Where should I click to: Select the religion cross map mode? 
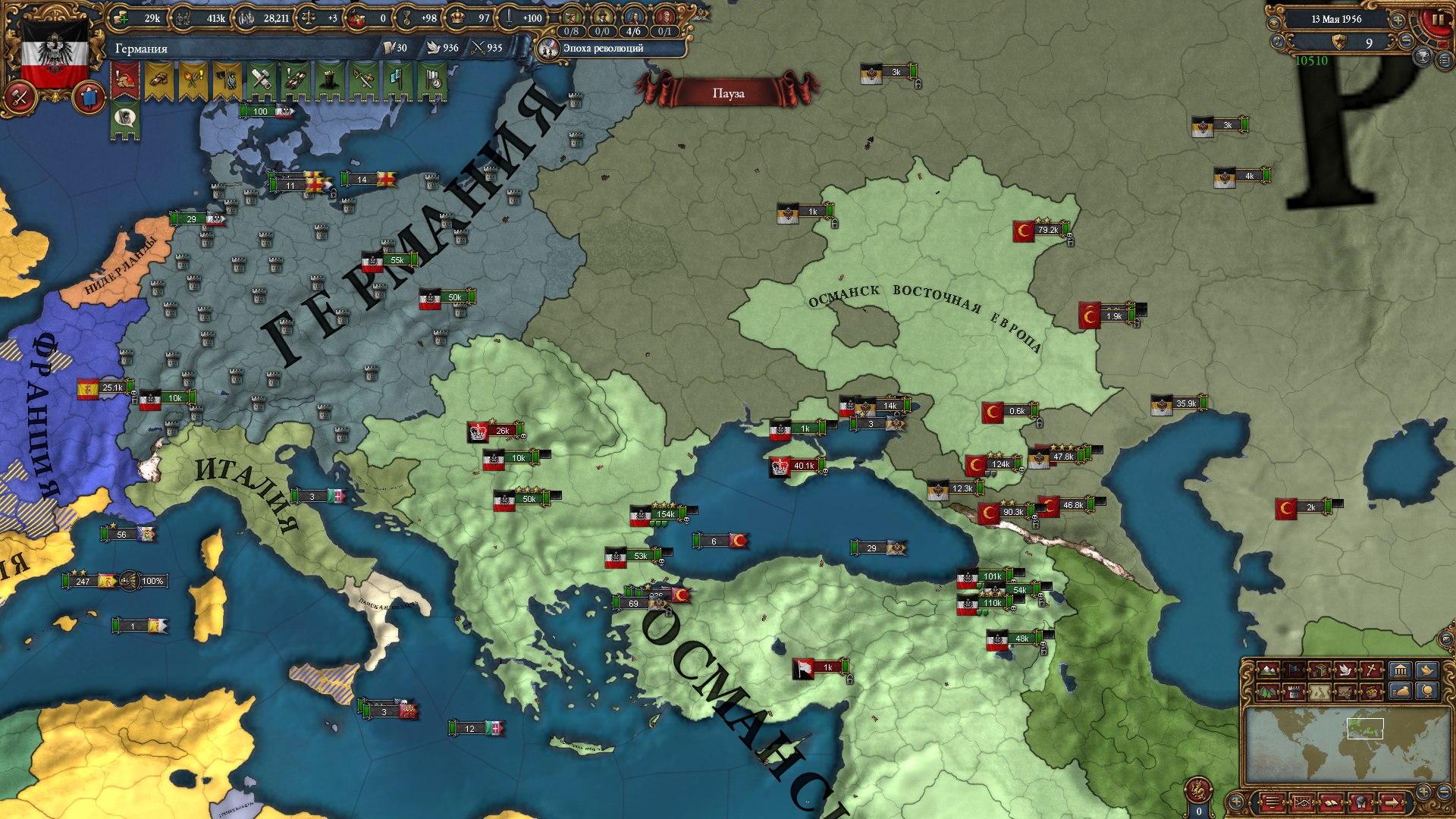1372,670
